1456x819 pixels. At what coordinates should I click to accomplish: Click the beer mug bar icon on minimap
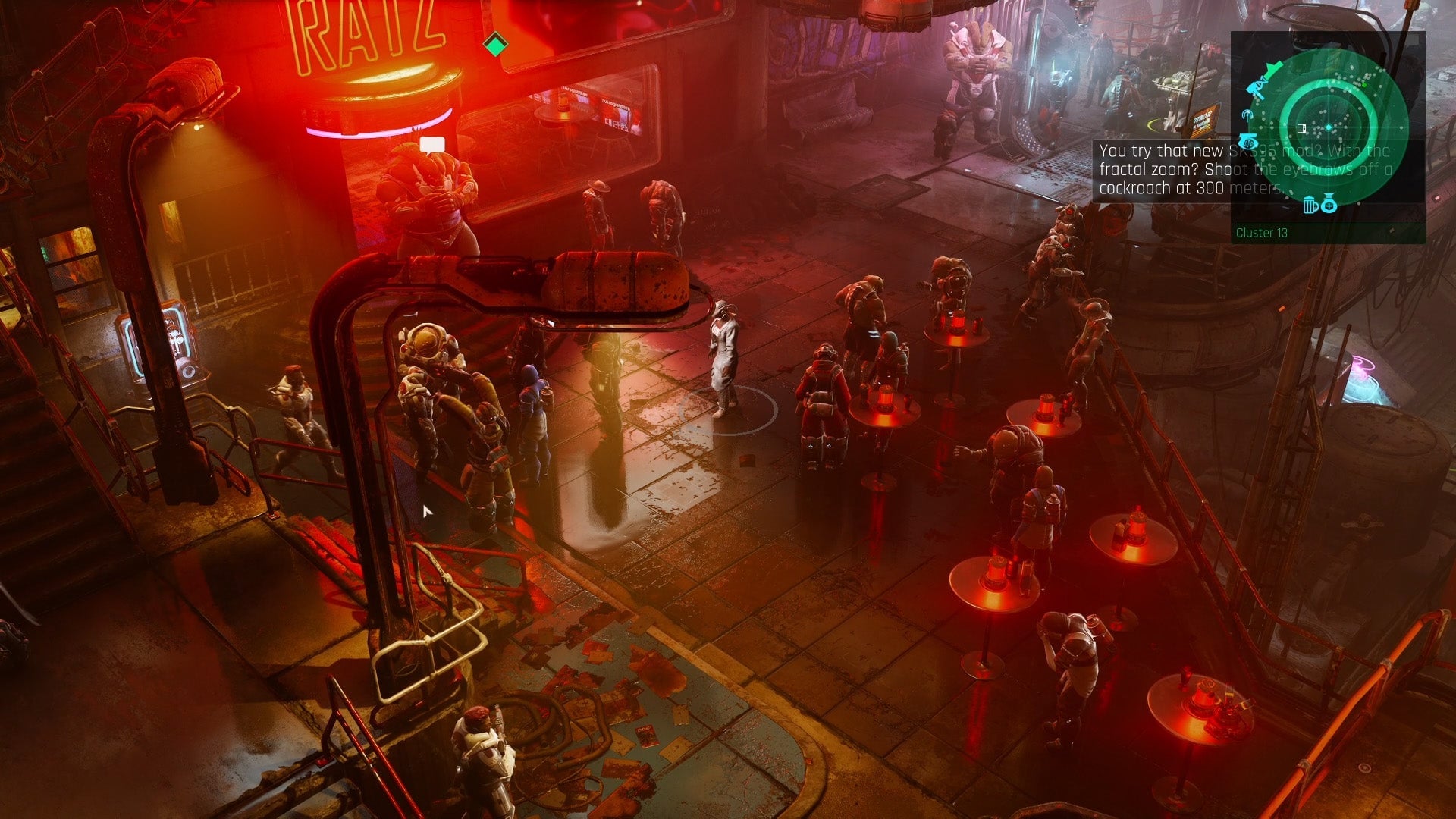(x=1310, y=206)
